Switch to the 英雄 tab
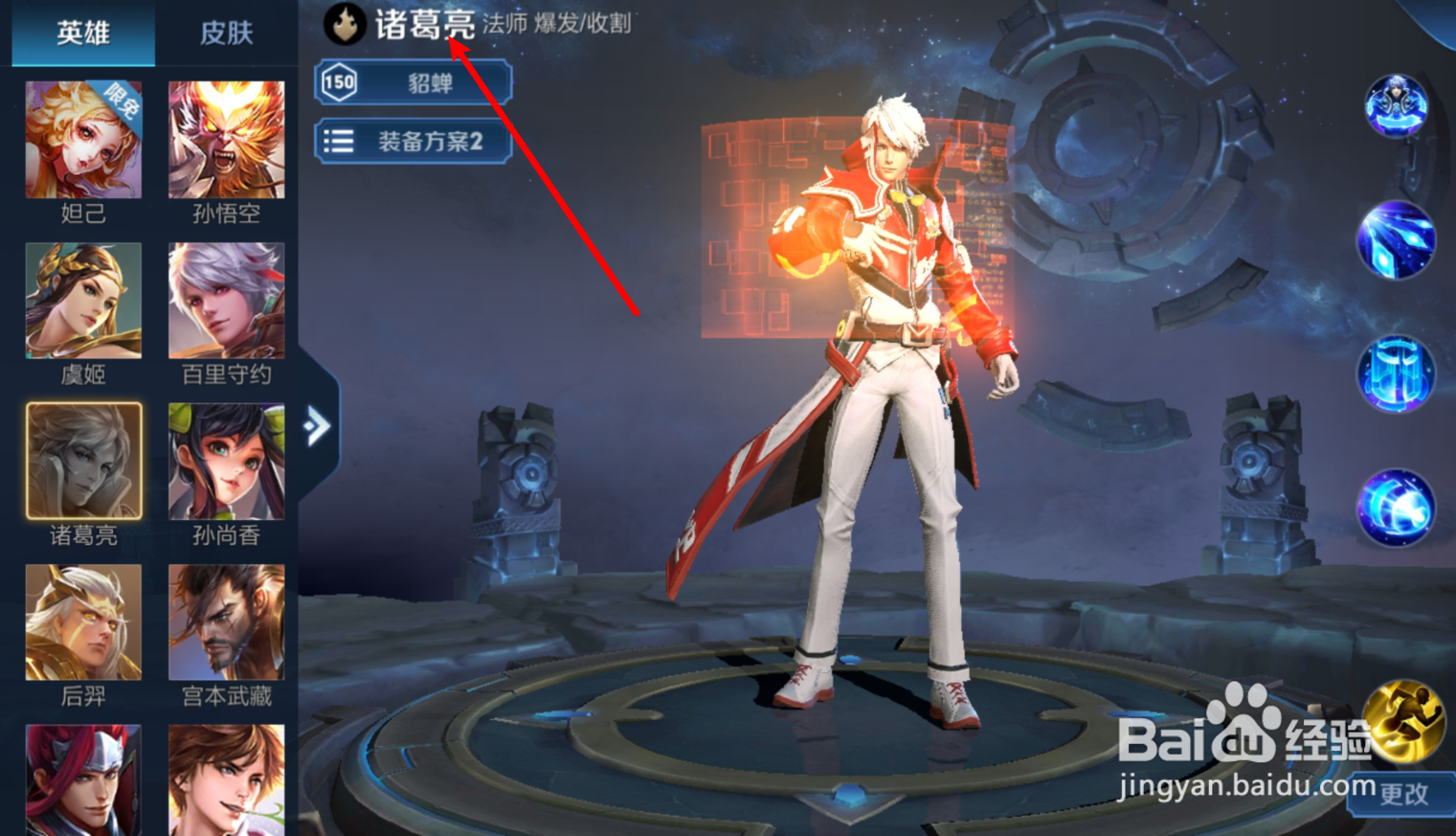The height and width of the screenshot is (836, 1456). pos(82,33)
